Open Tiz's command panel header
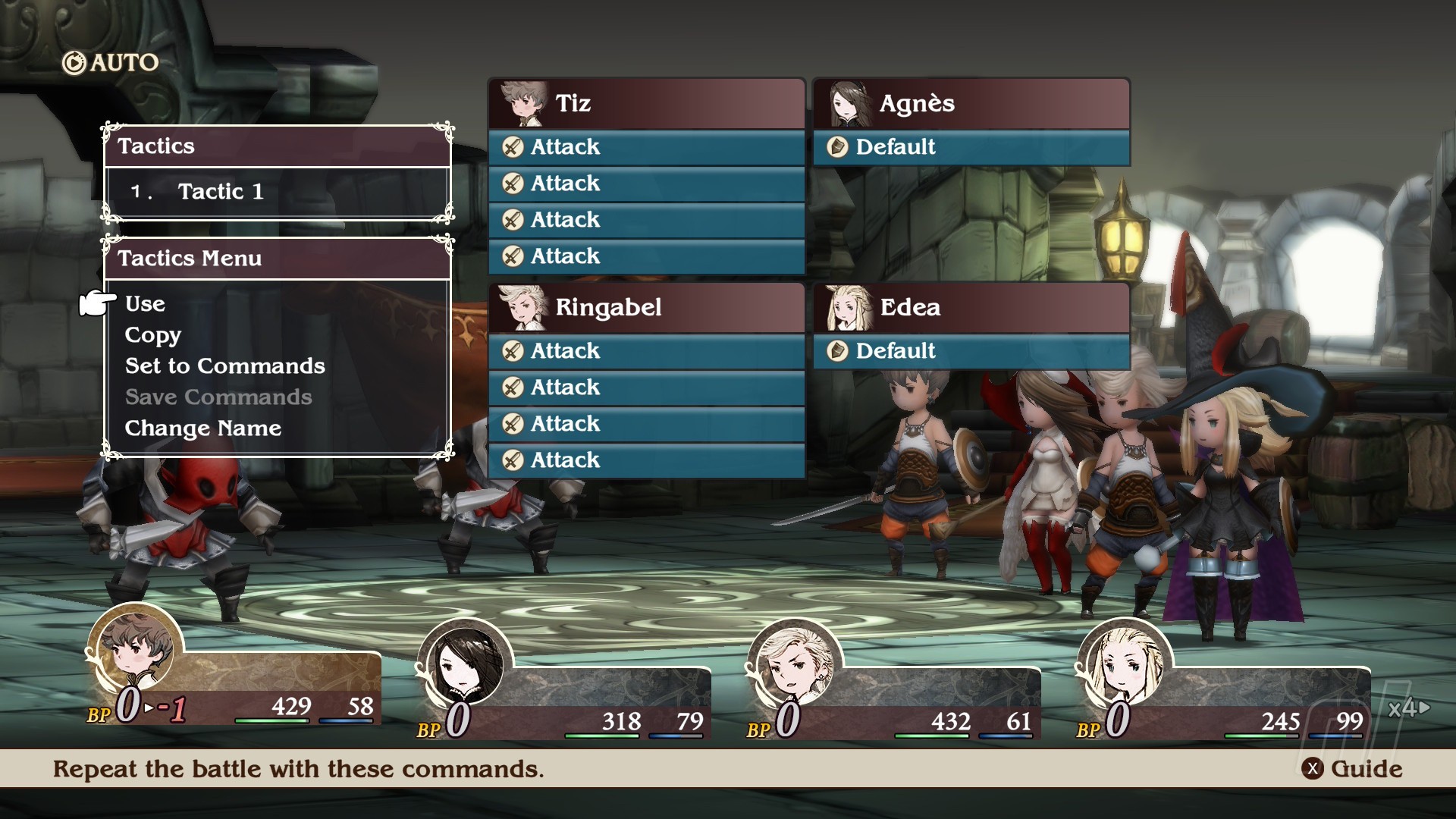 646,104
